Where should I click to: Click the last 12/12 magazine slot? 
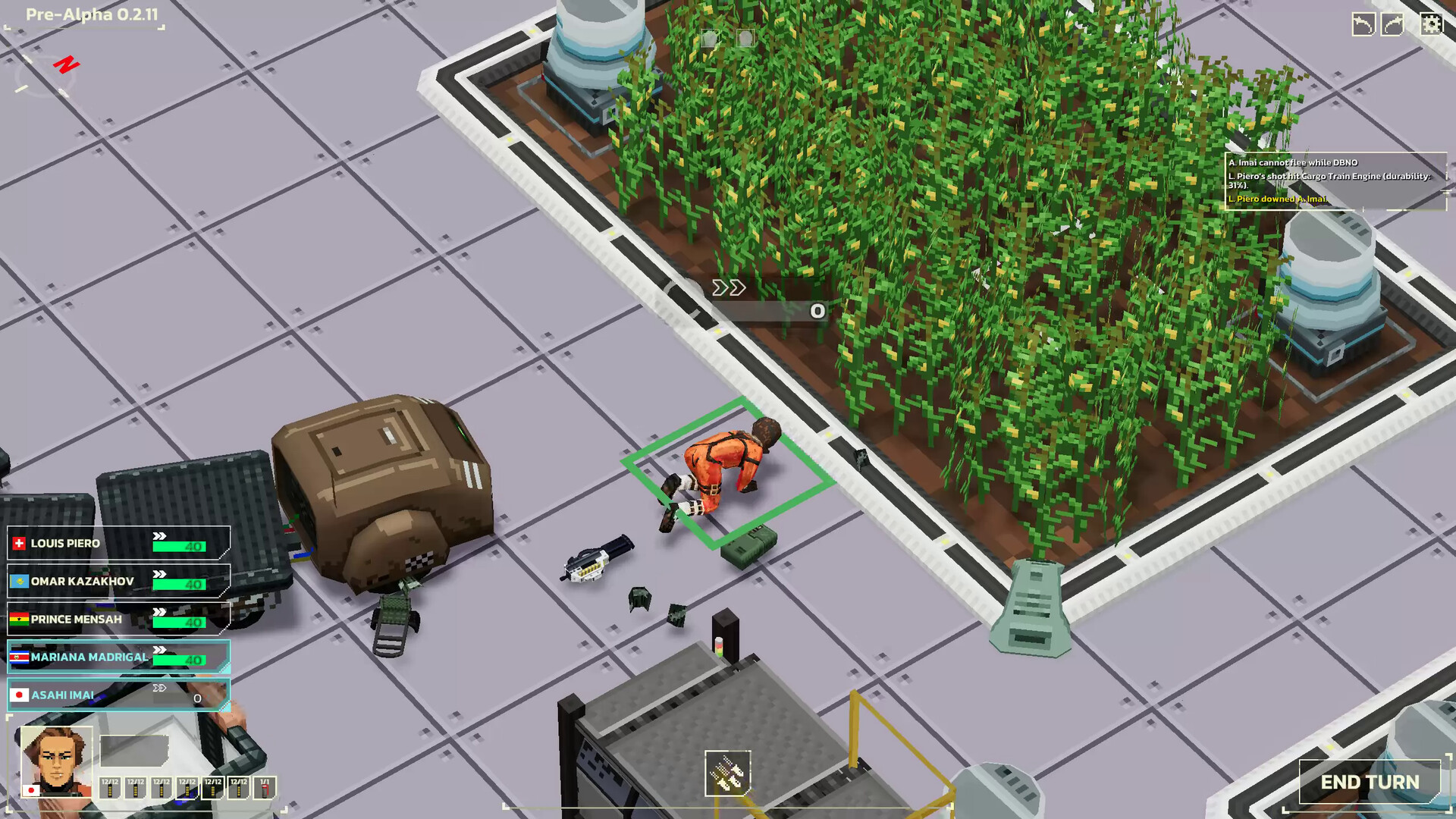pos(238,789)
